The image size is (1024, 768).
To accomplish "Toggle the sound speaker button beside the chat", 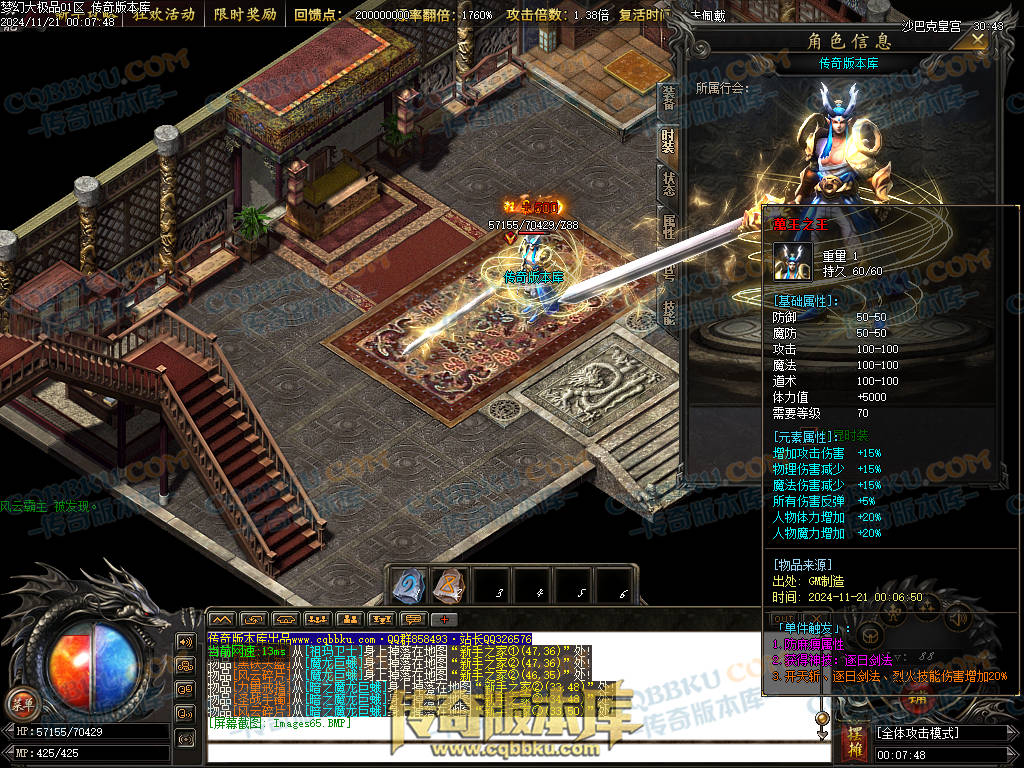I will coord(185,641).
